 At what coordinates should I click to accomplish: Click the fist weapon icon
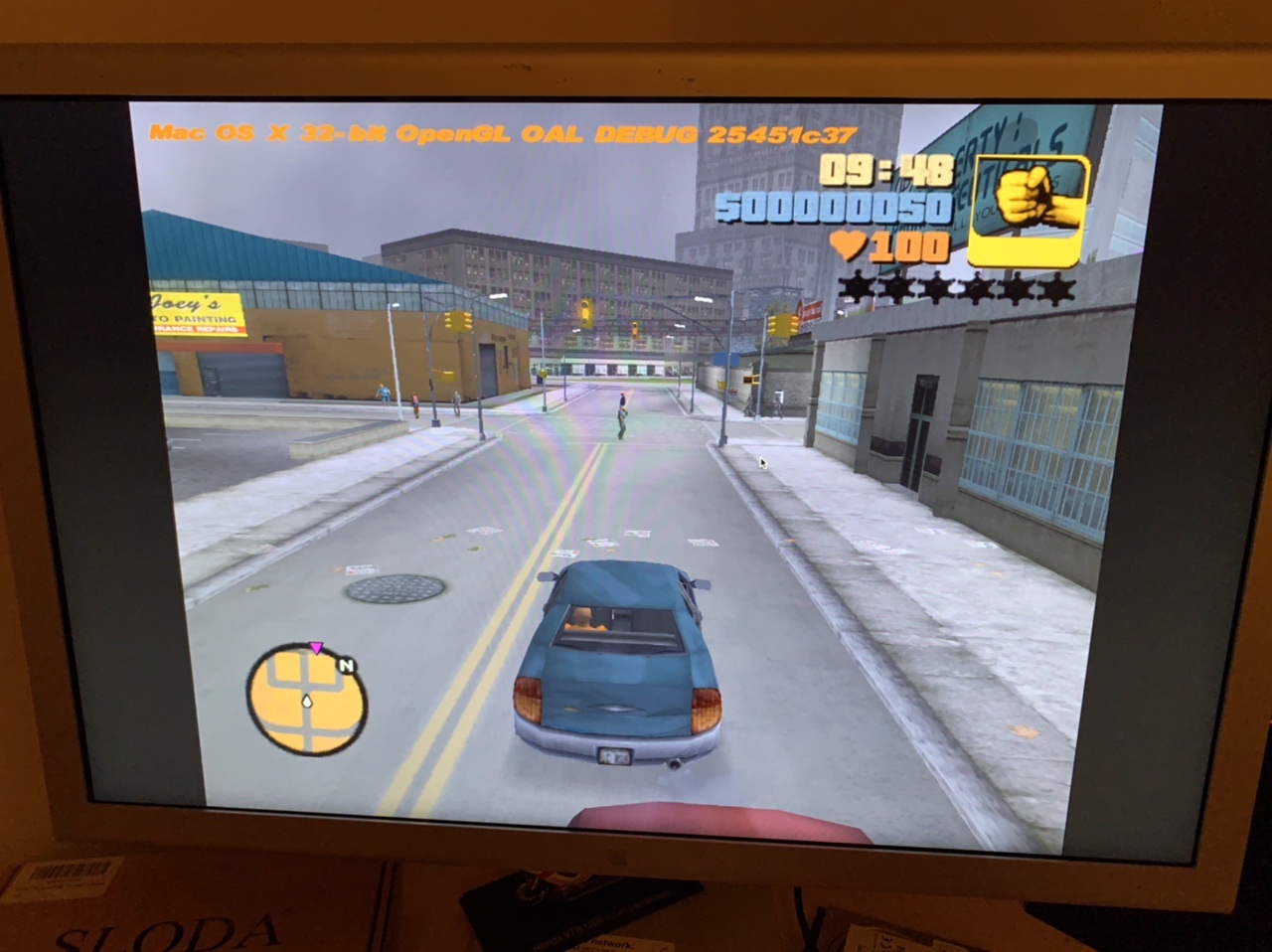tap(1029, 212)
